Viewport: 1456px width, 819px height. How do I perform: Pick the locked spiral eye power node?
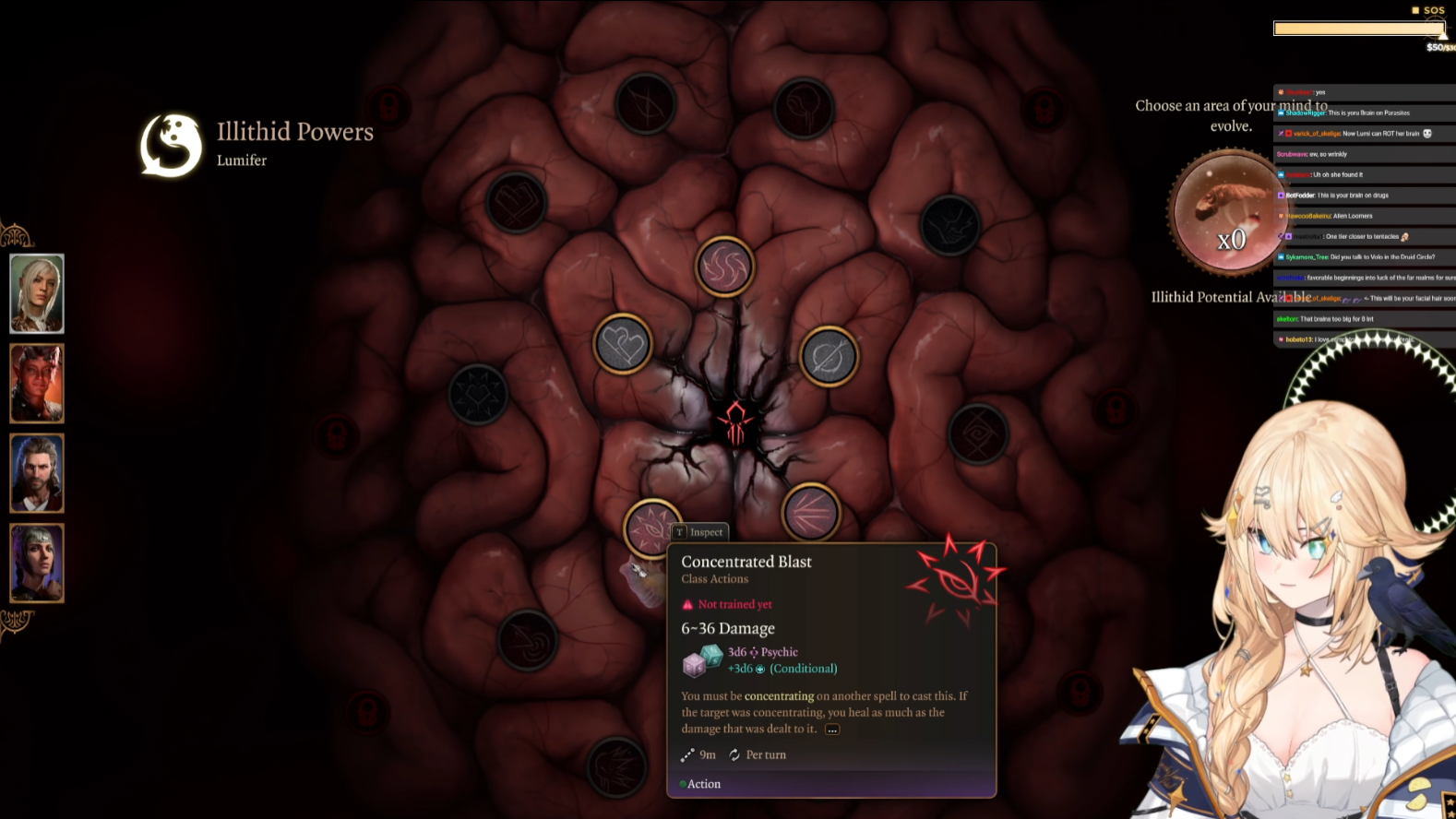tap(977, 433)
